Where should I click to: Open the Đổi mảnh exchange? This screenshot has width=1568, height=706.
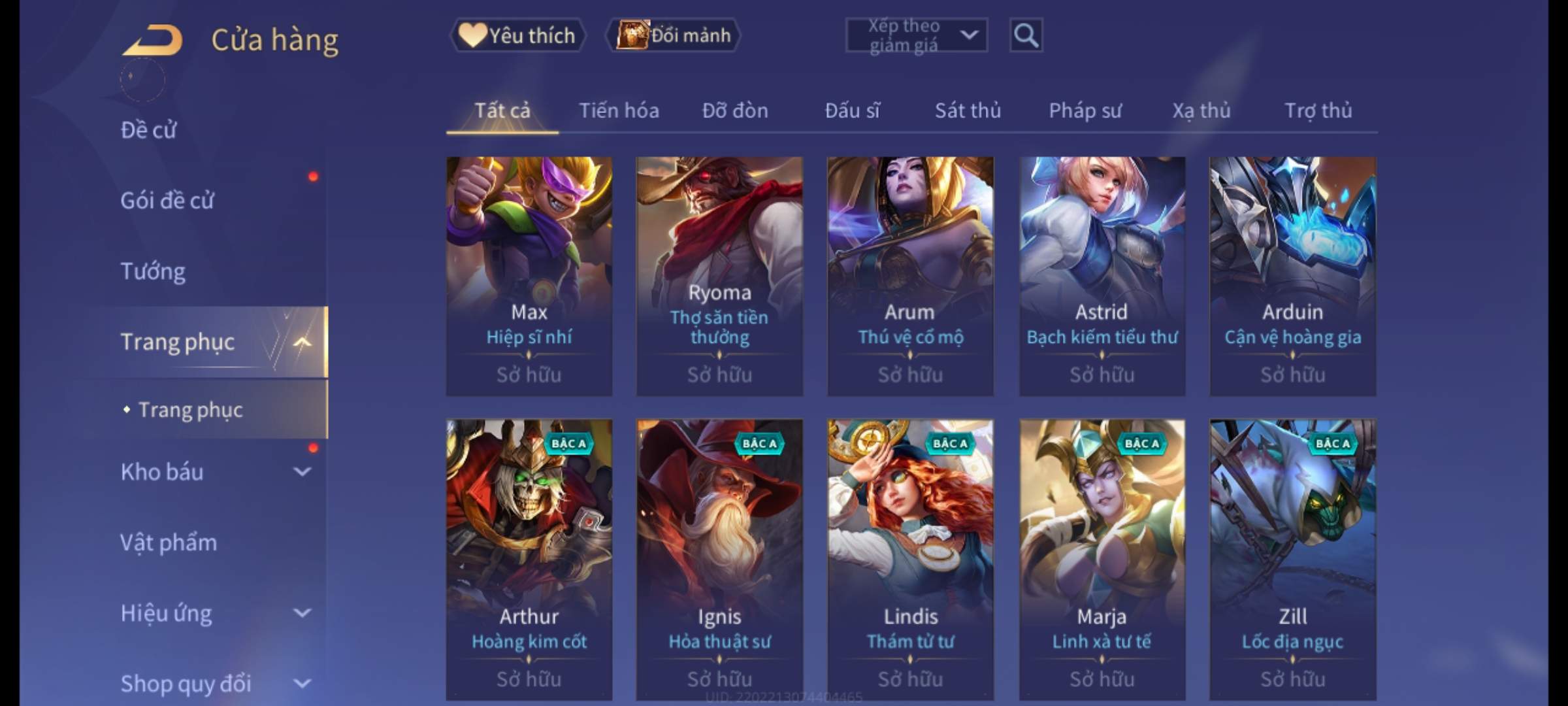coord(674,35)
